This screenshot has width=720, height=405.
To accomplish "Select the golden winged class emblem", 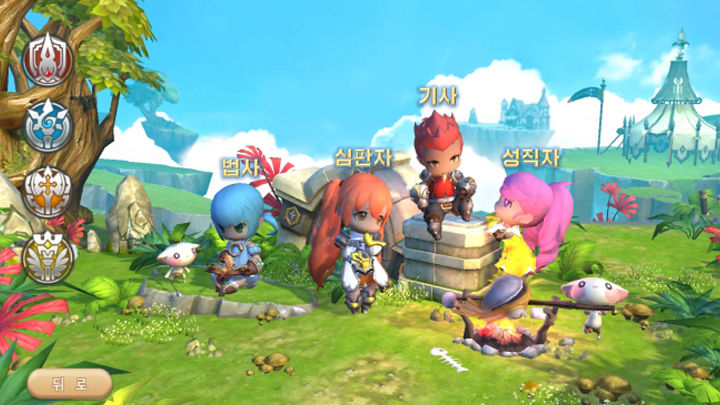I will click(x=47, y=255).
